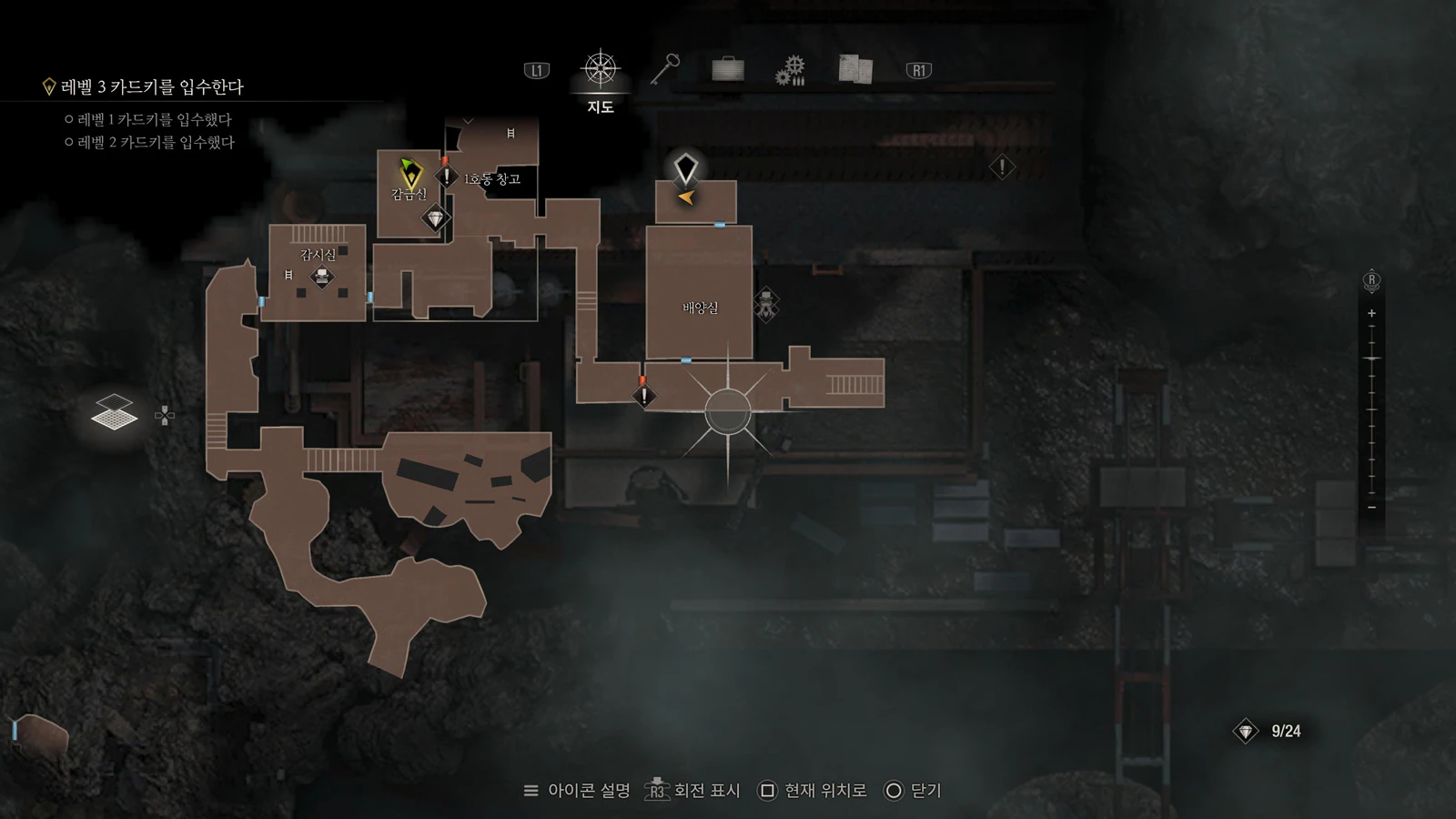Click the map zoom slider handle

pyautogui.click(x=1371, y=359)
